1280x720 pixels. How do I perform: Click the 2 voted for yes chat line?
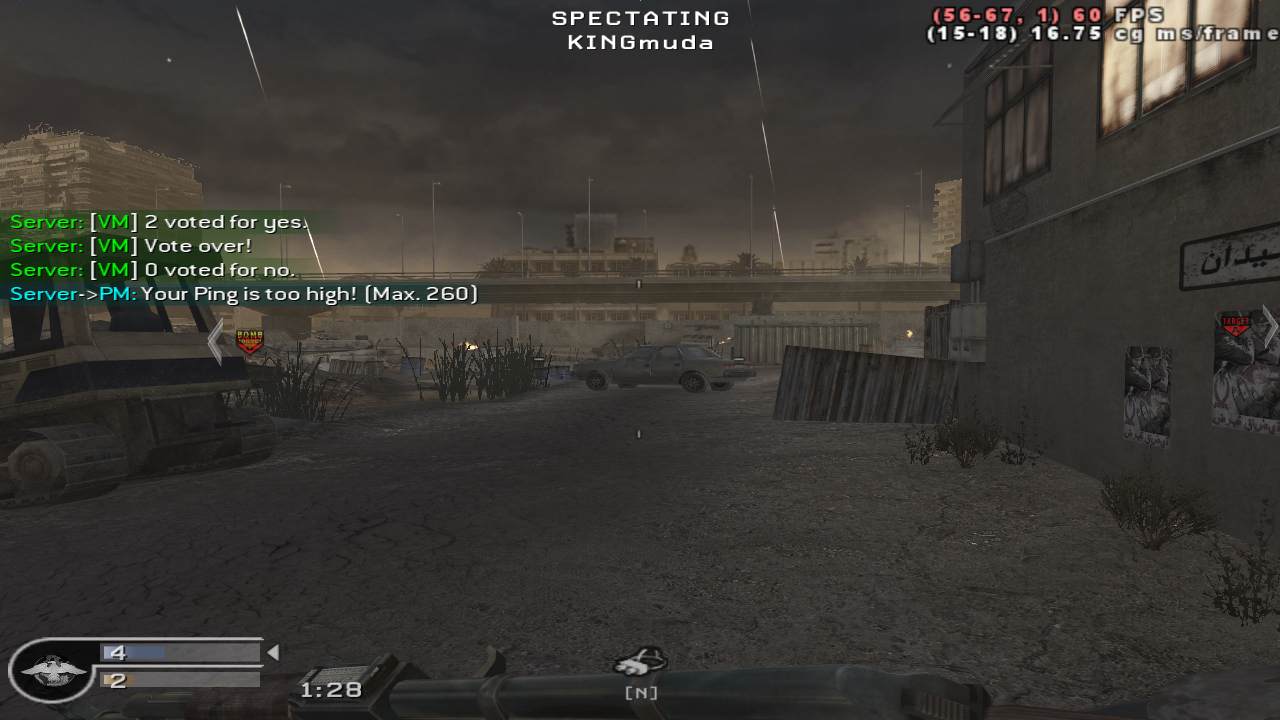pyautogui.click(x=150, y=221)
